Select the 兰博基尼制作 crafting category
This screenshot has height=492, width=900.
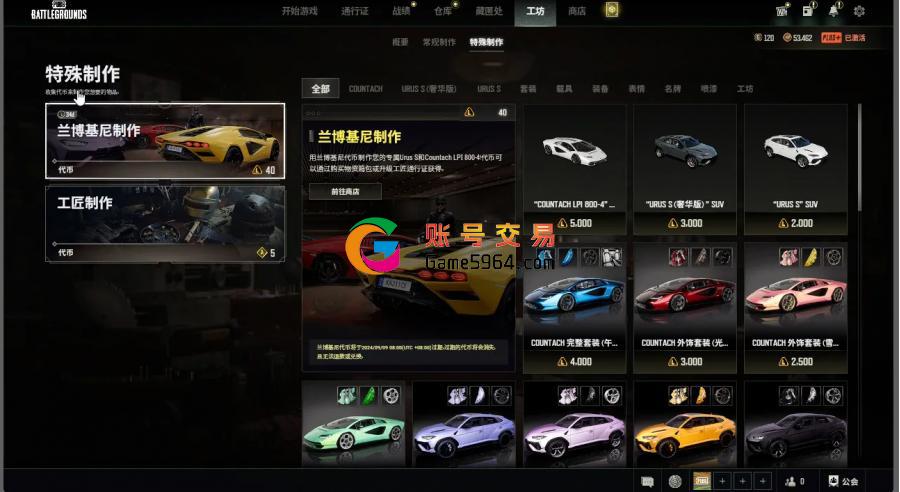click(165, 141)
